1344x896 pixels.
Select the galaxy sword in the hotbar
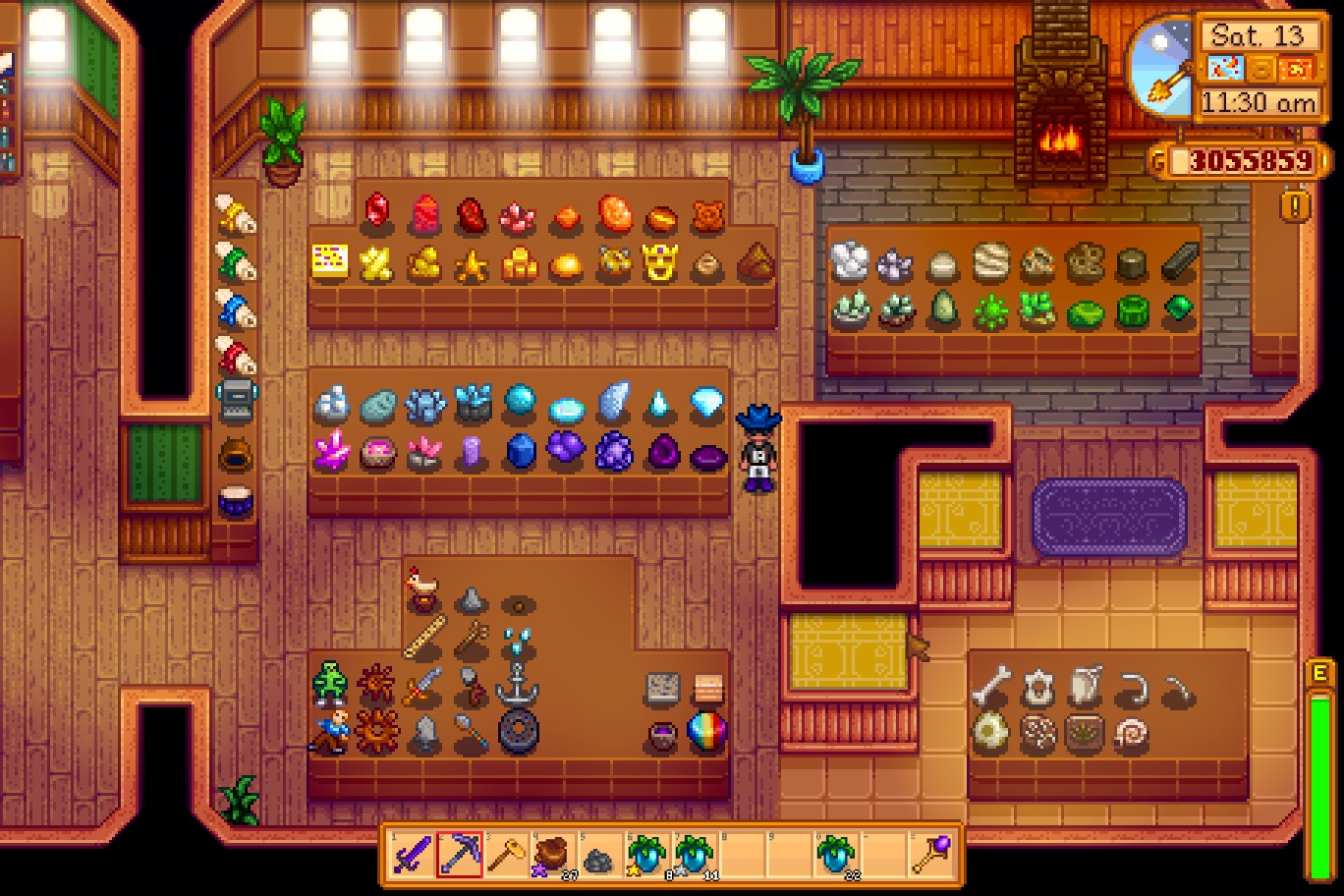[411, 853]
